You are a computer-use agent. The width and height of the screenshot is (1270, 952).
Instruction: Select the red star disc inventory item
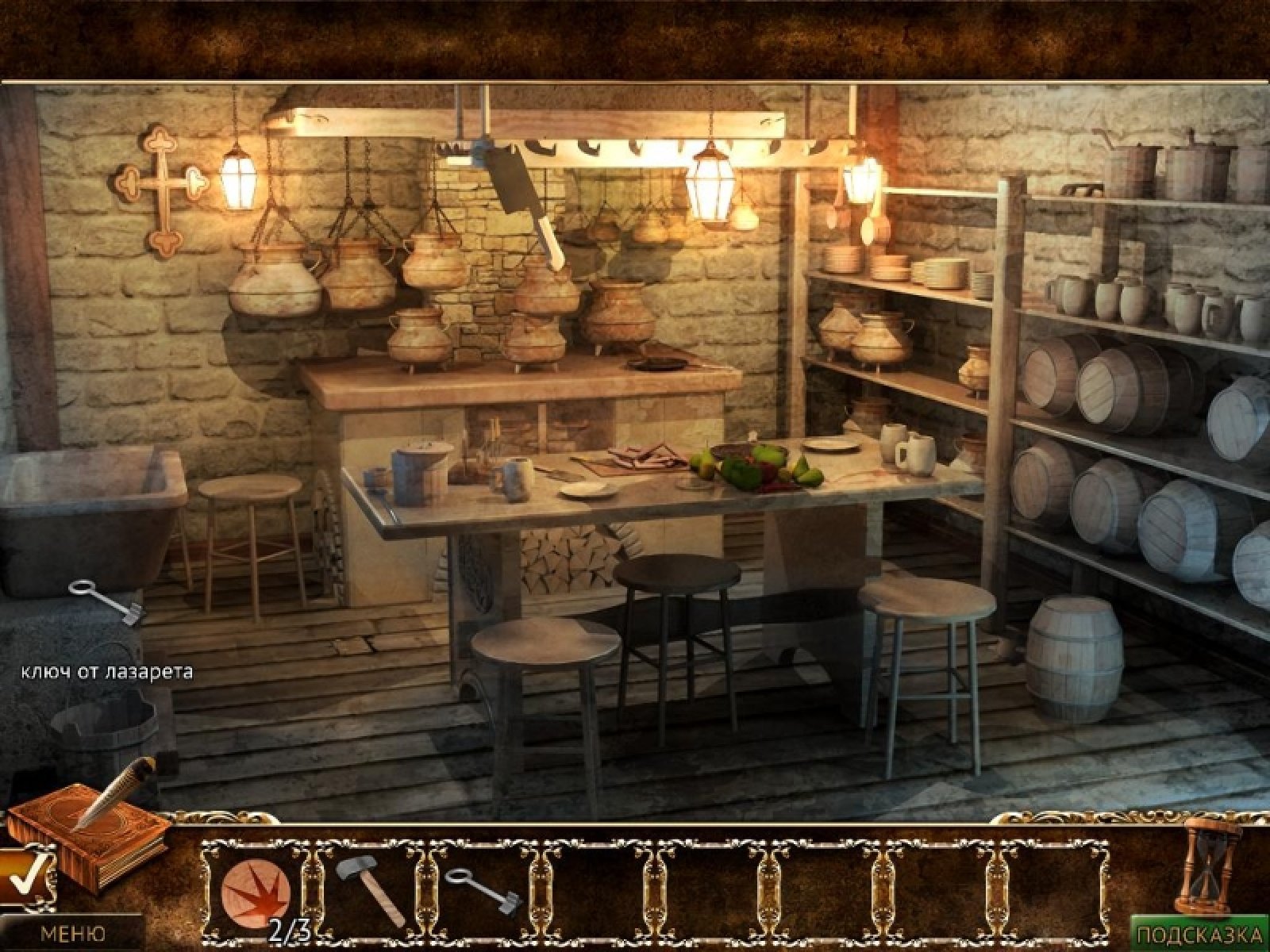pos(254,889)
